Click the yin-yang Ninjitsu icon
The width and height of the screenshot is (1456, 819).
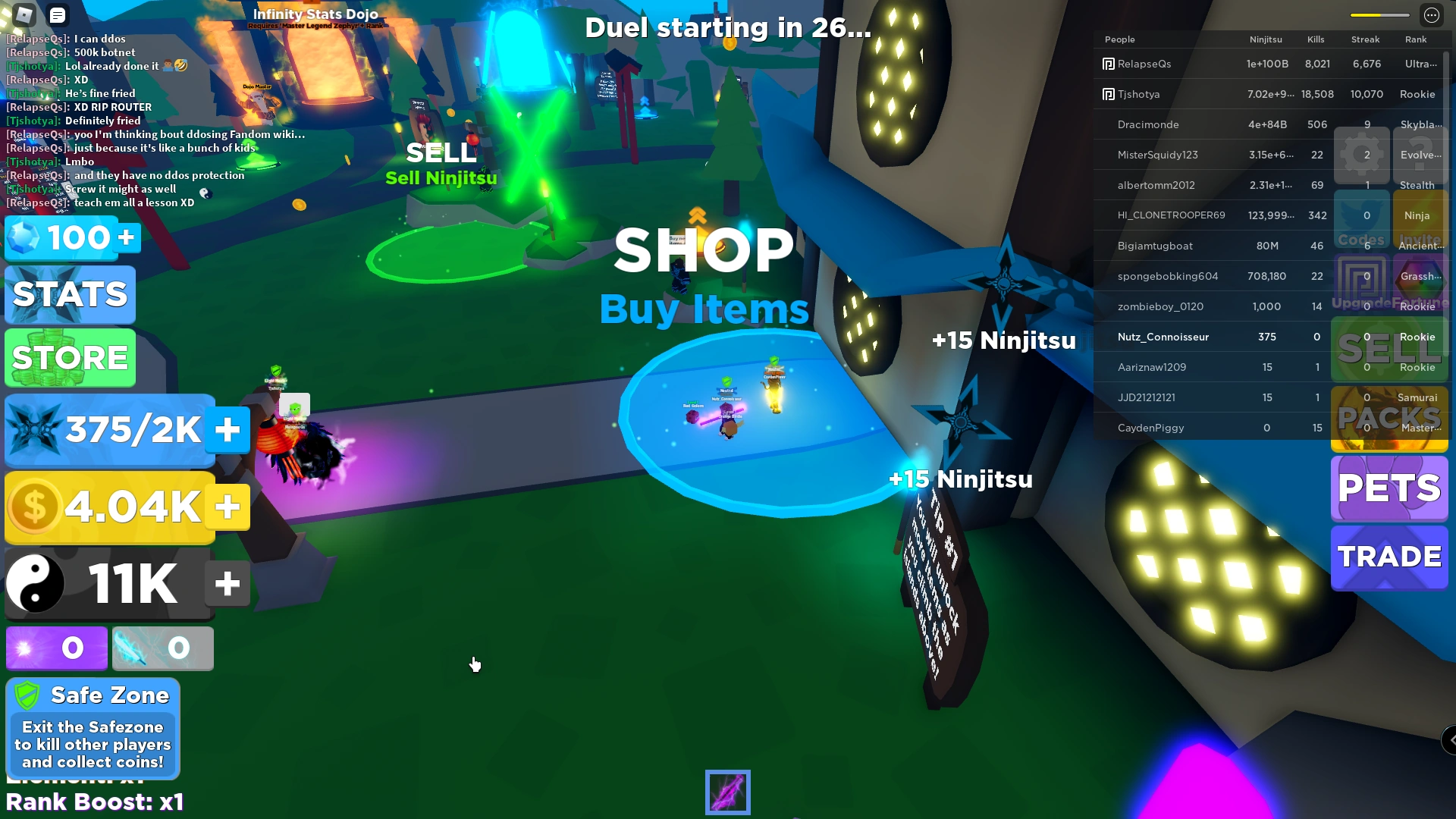pos(33,584)
